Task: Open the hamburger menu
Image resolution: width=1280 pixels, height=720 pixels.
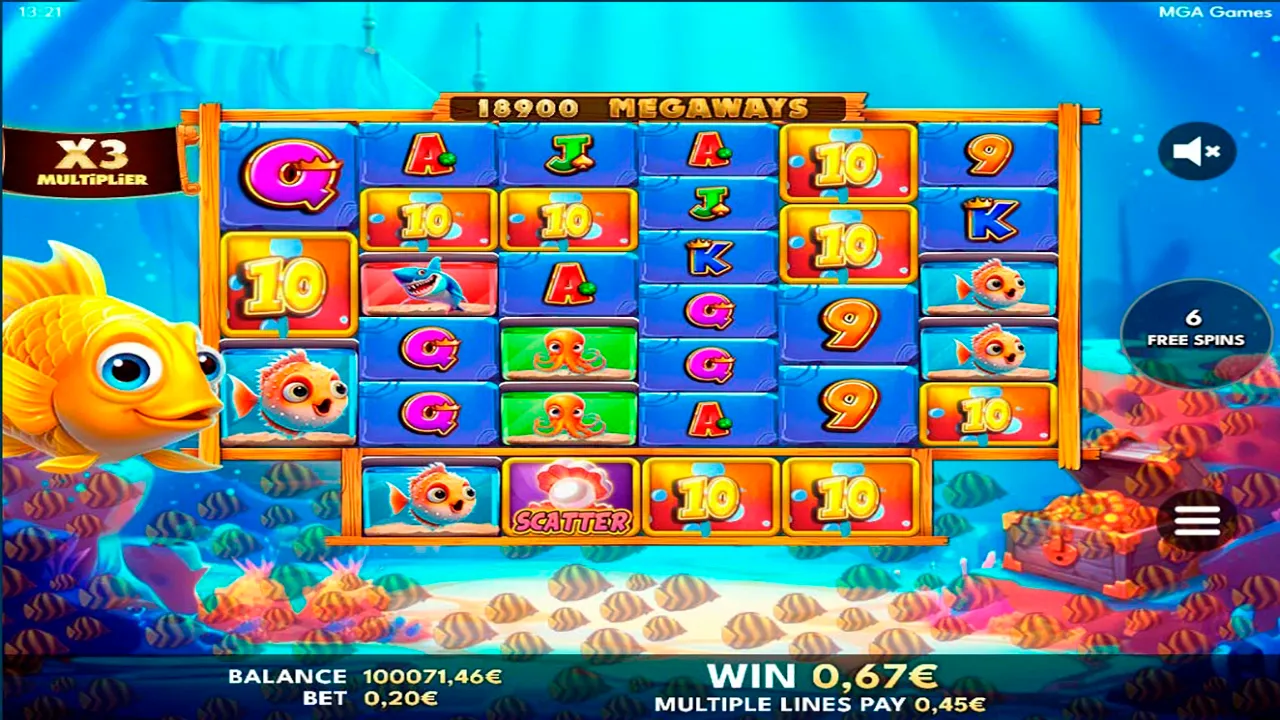Action: tap(1197, 520)
